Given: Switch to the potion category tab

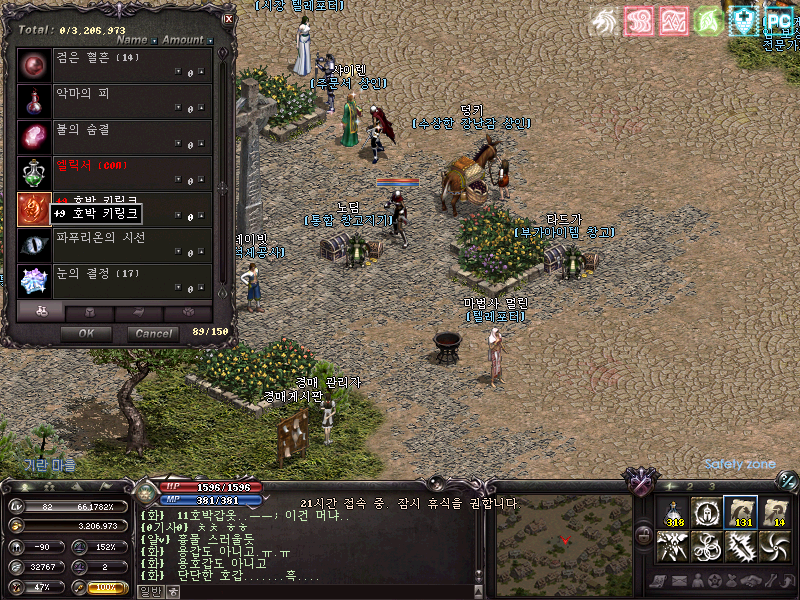Looking at the screenshot, I should click(x=41, y=312).
